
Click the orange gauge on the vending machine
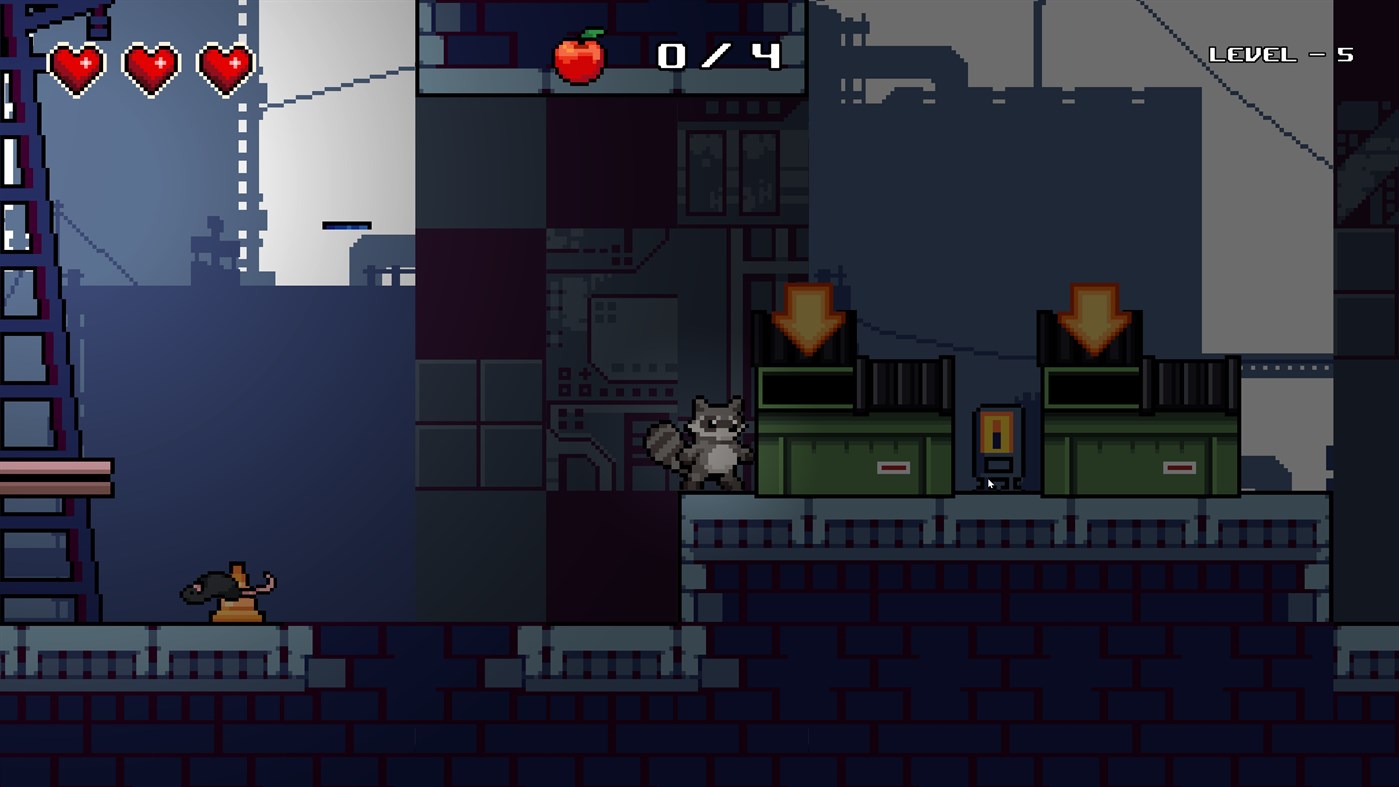(997, 432)
